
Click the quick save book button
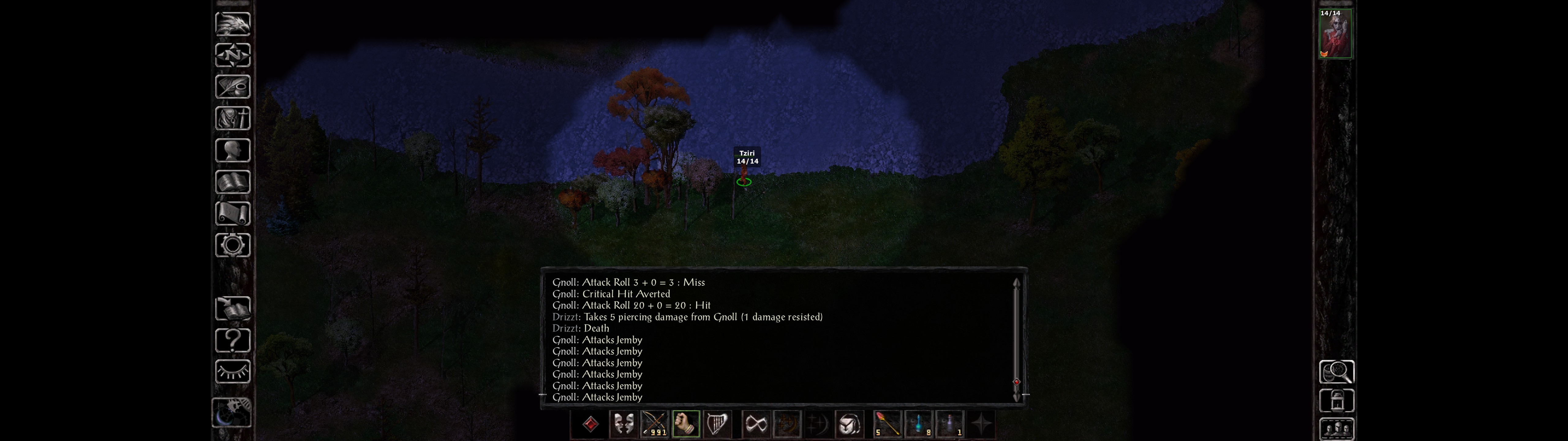point(232,308)
